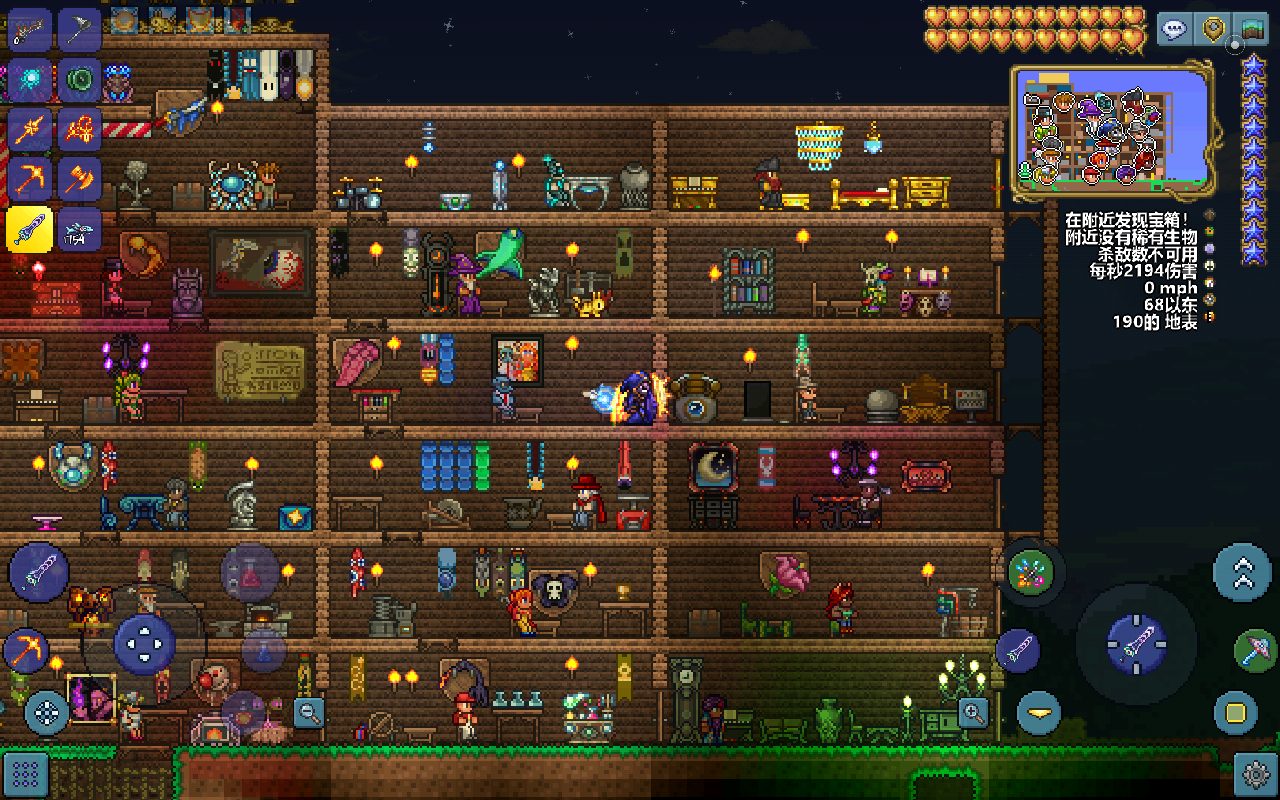1280x800 pixels.
Task: Open the inventory grid button
Action: 26,773
